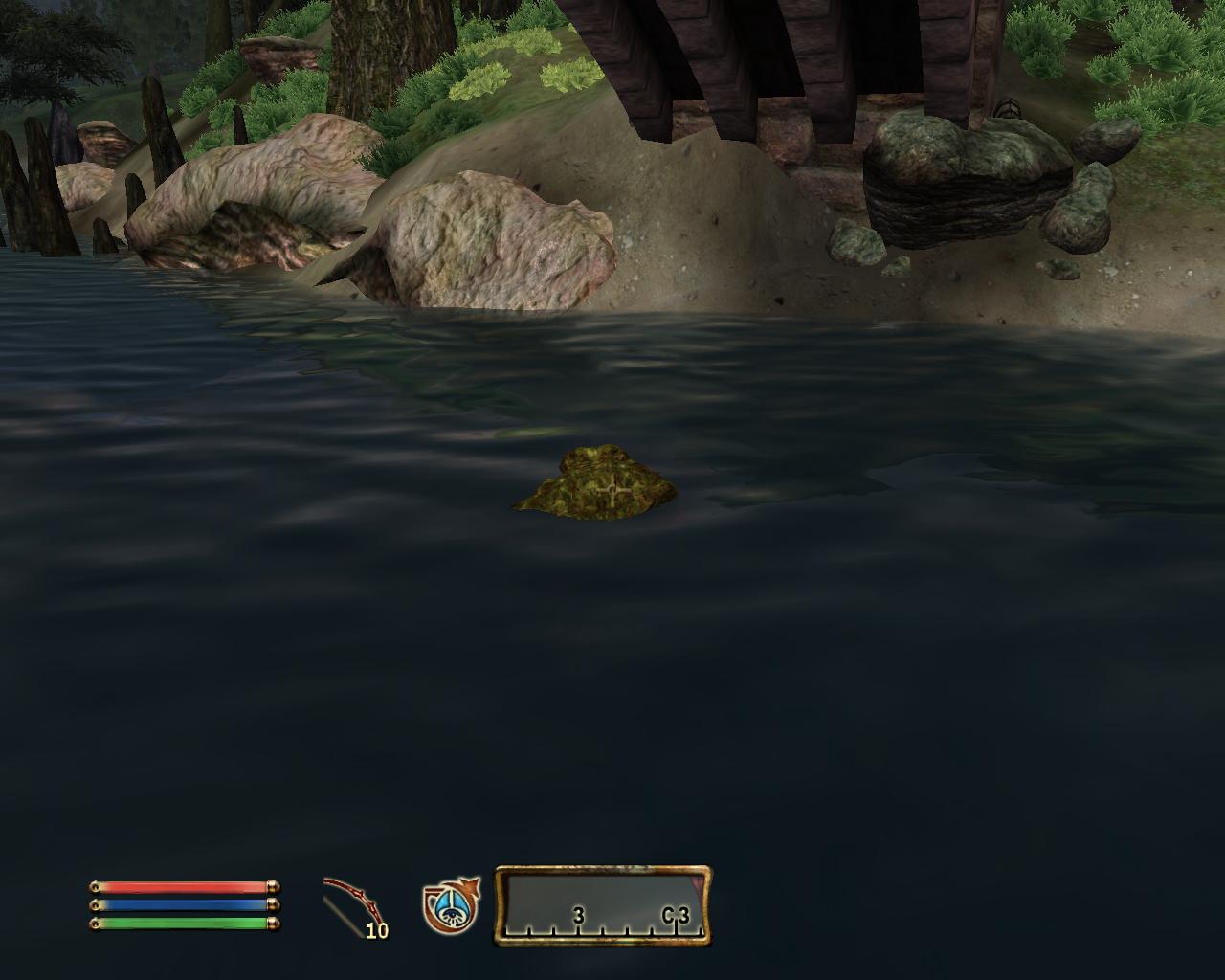1225x980 pixels.
Task: Click the equipped bow weapon icon
Action: pos(351,905)
